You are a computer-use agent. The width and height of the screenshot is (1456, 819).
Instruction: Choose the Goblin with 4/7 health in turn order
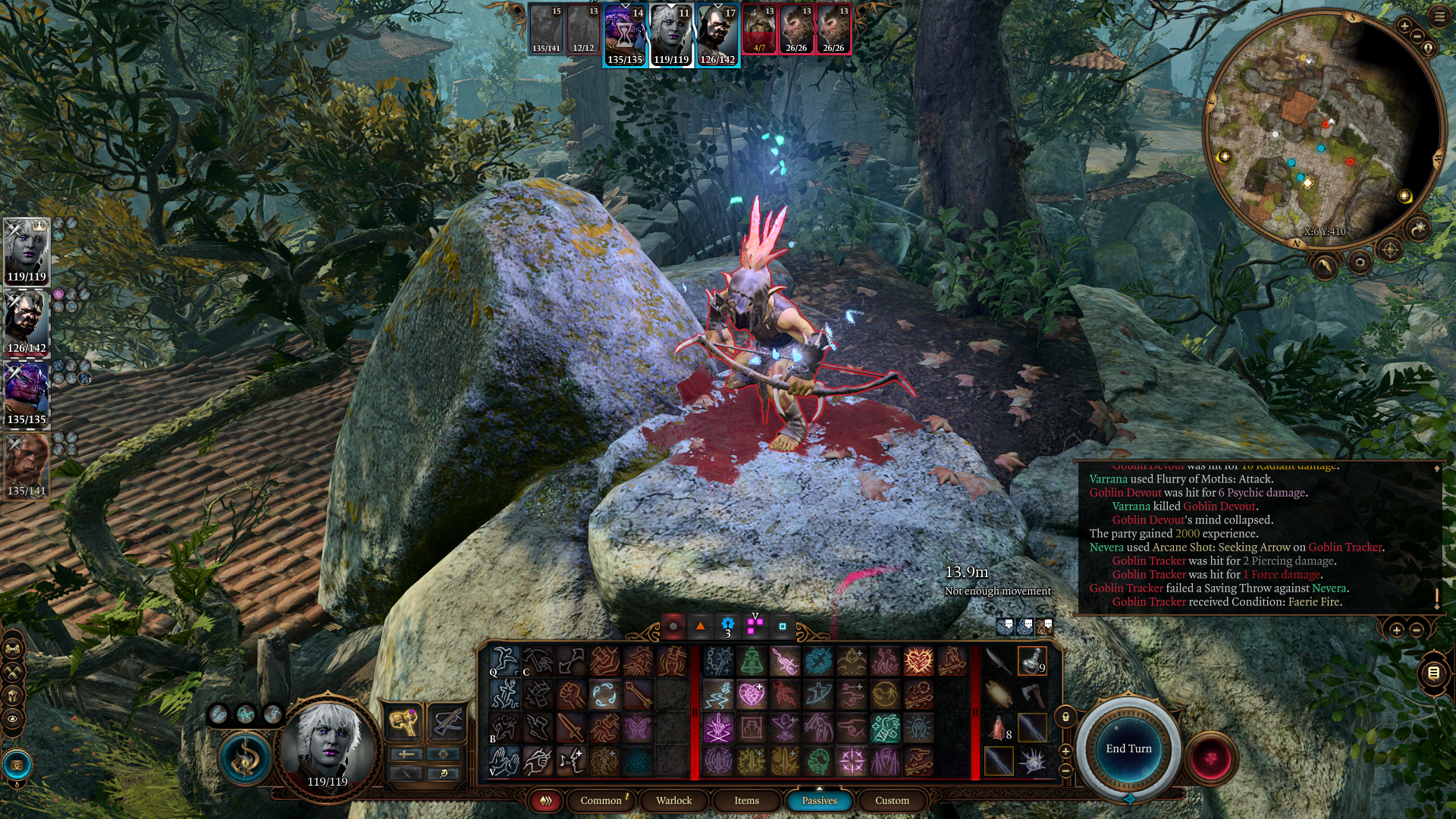pyautogui.click(x=759, y=30)
